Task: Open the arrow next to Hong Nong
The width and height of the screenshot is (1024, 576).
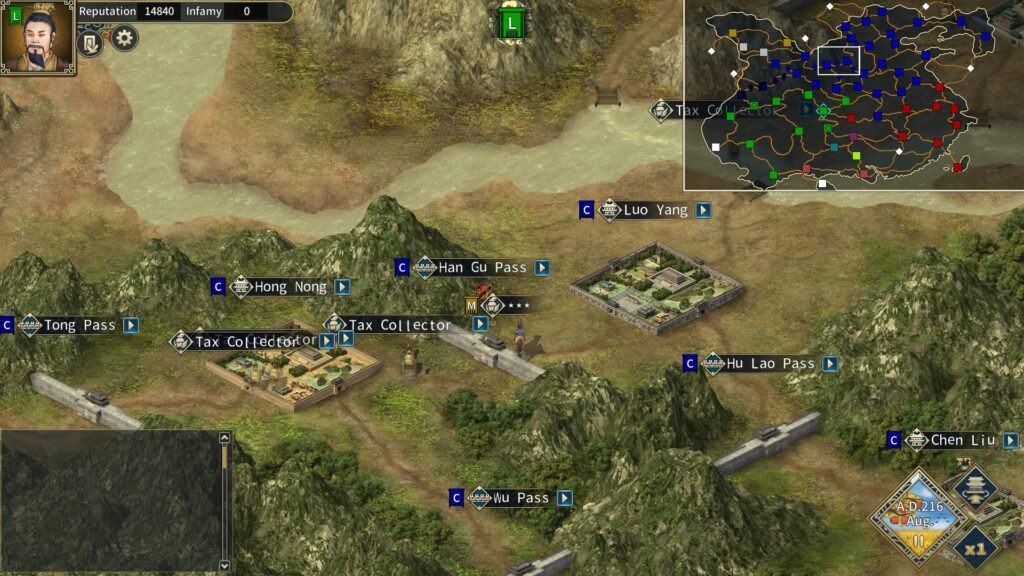Action: pos(342,287)
